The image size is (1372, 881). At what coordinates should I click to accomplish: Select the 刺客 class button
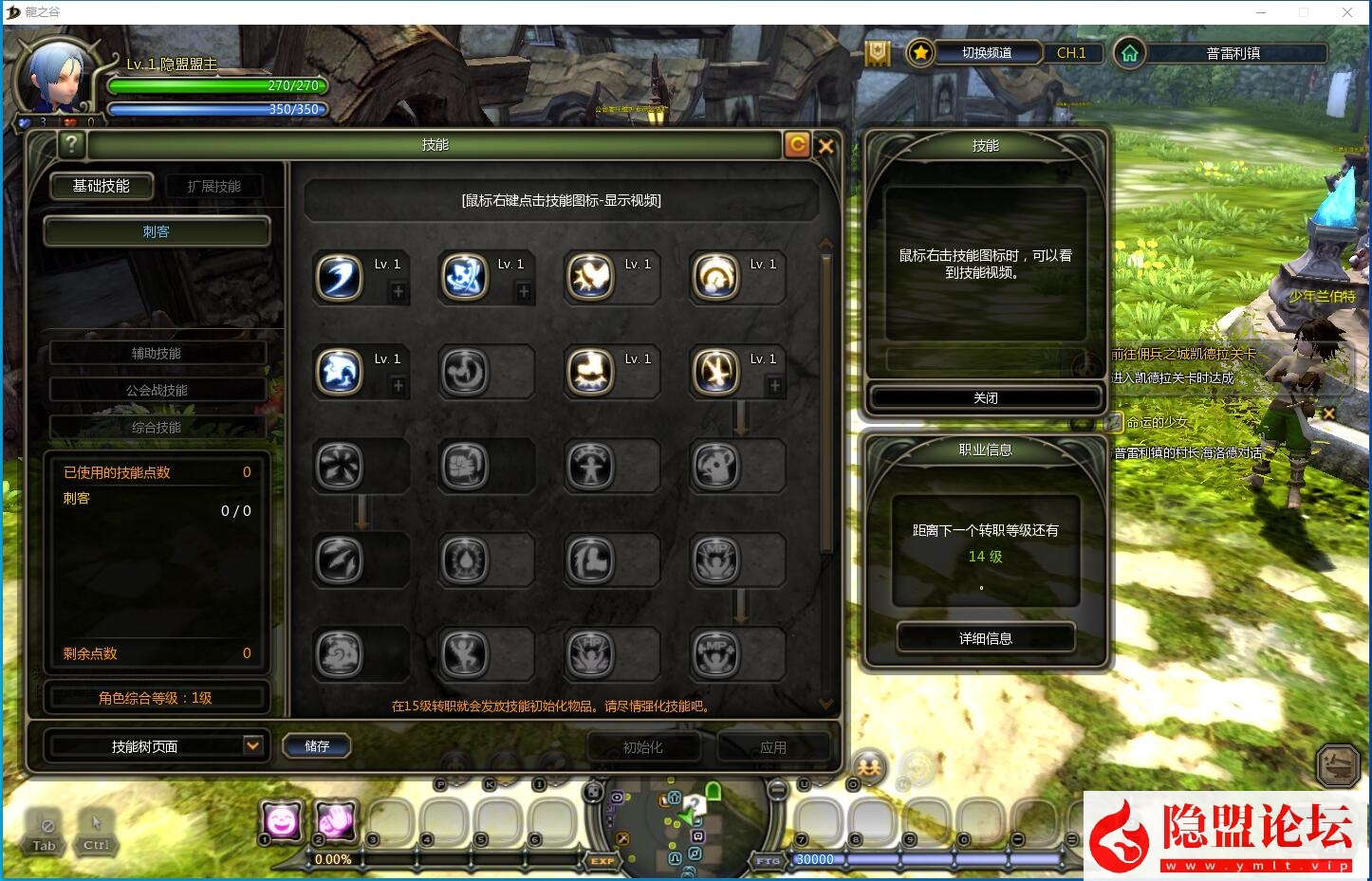coord(157,231)
